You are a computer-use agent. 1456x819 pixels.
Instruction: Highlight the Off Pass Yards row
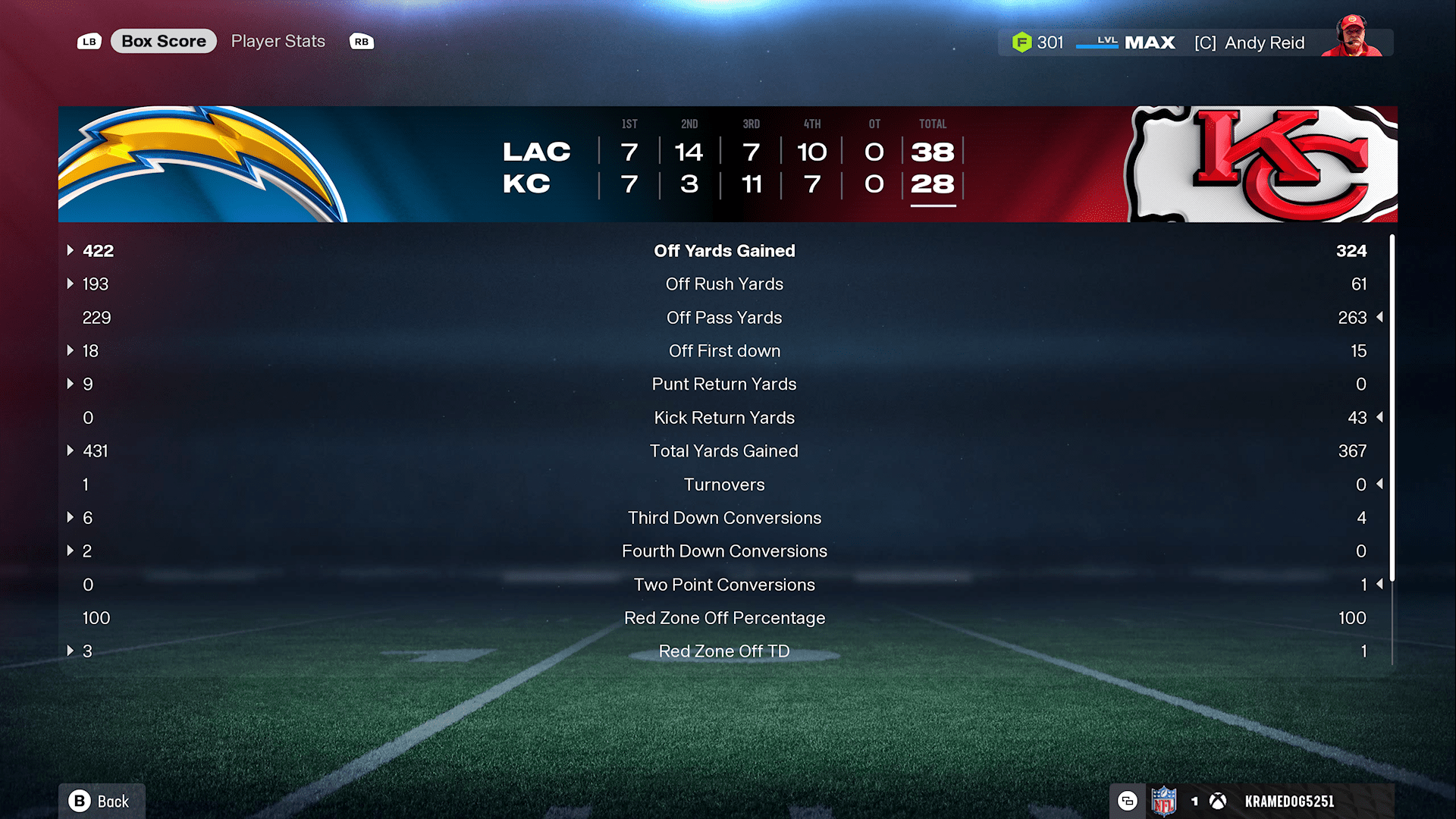point(724,318)
